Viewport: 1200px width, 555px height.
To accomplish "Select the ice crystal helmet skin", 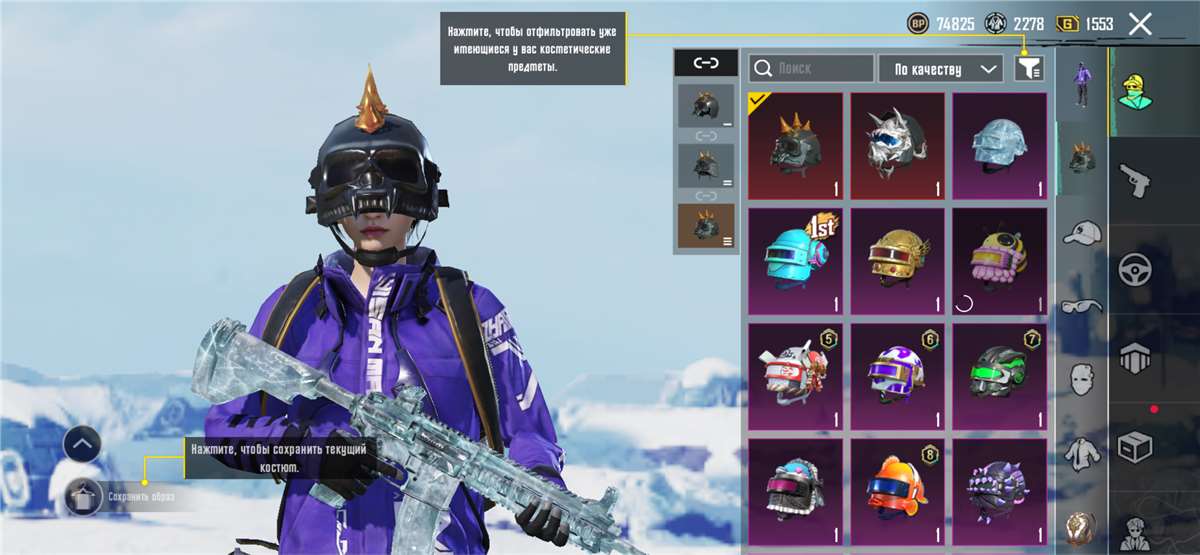I will [999, 146].
